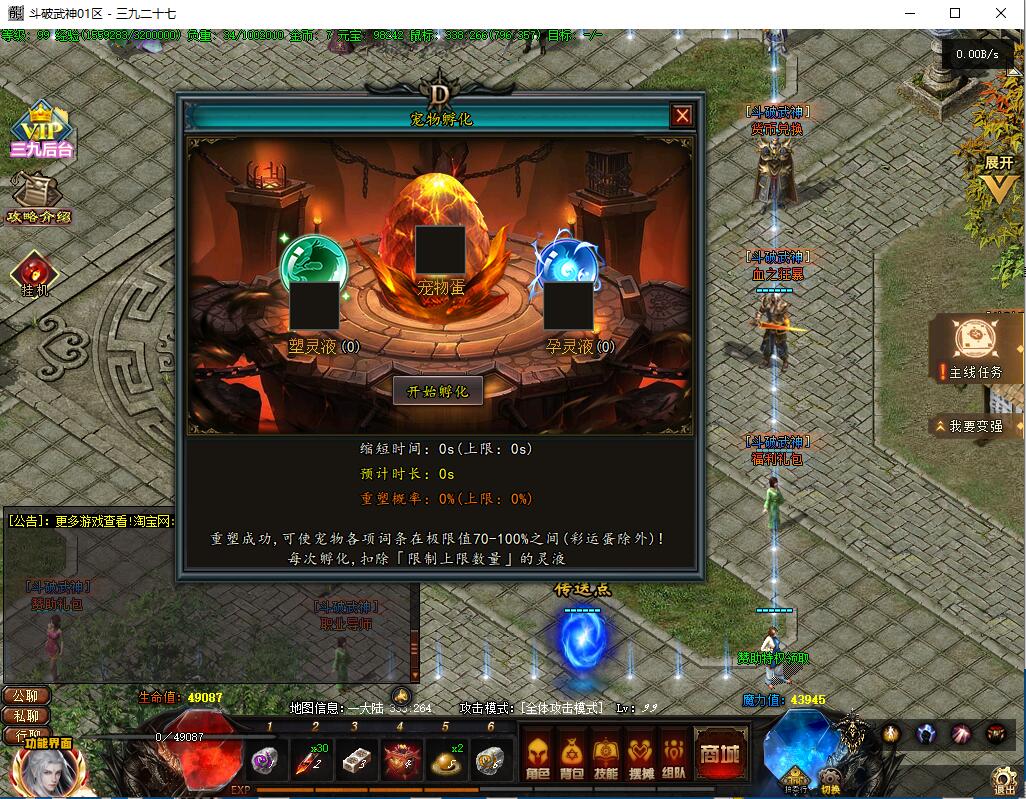
Task: Select the 塑灵液 item slot
Action: 314,306
